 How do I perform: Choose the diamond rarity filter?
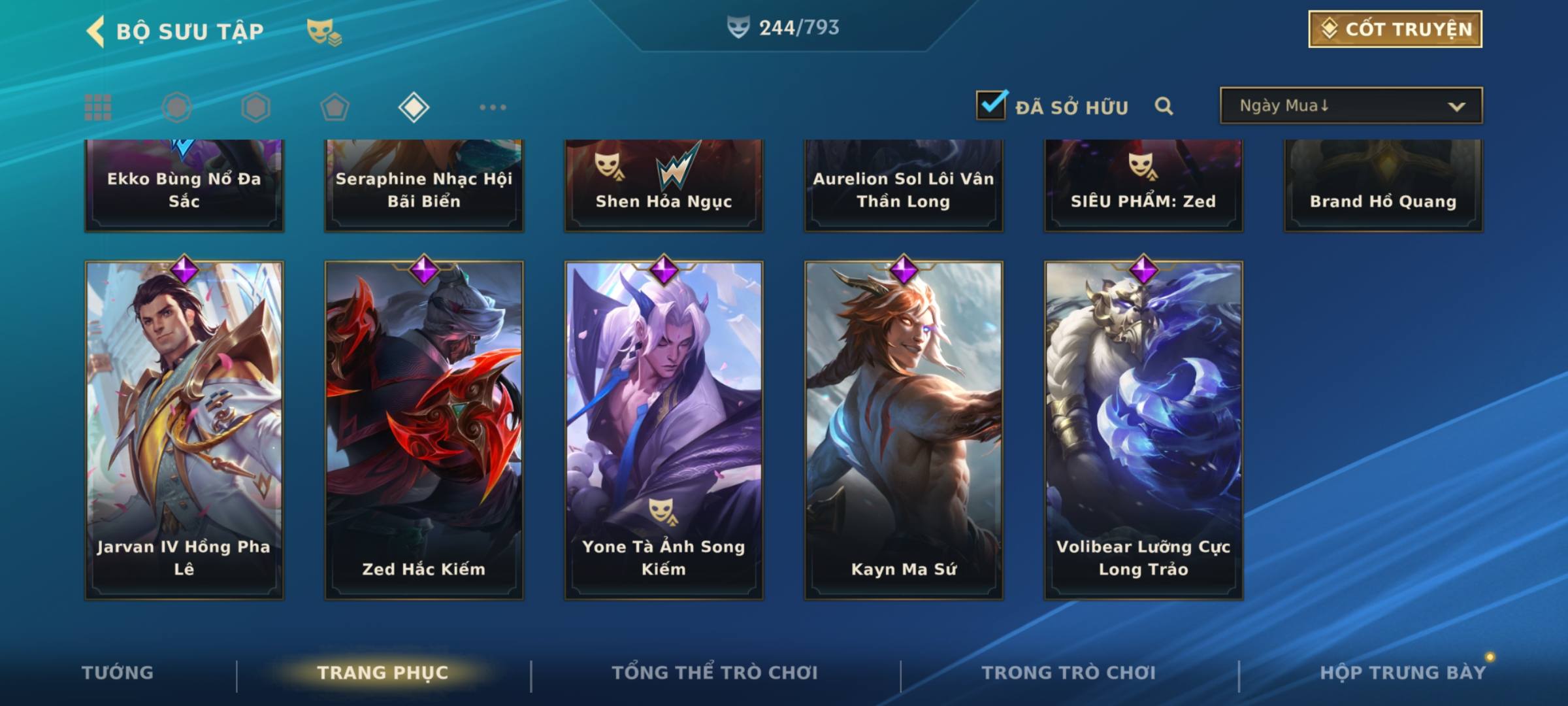(x=414, y=107)
